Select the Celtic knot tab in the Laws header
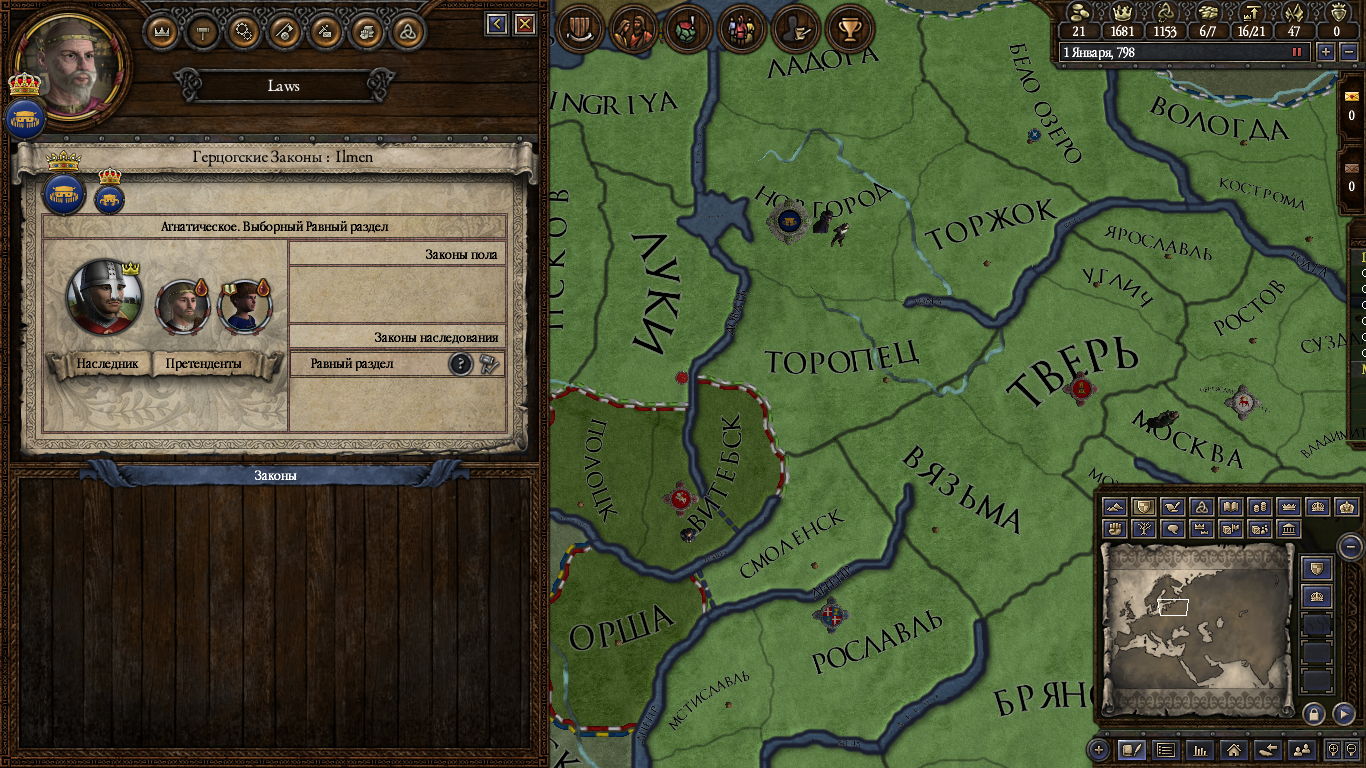 point(407,31)
